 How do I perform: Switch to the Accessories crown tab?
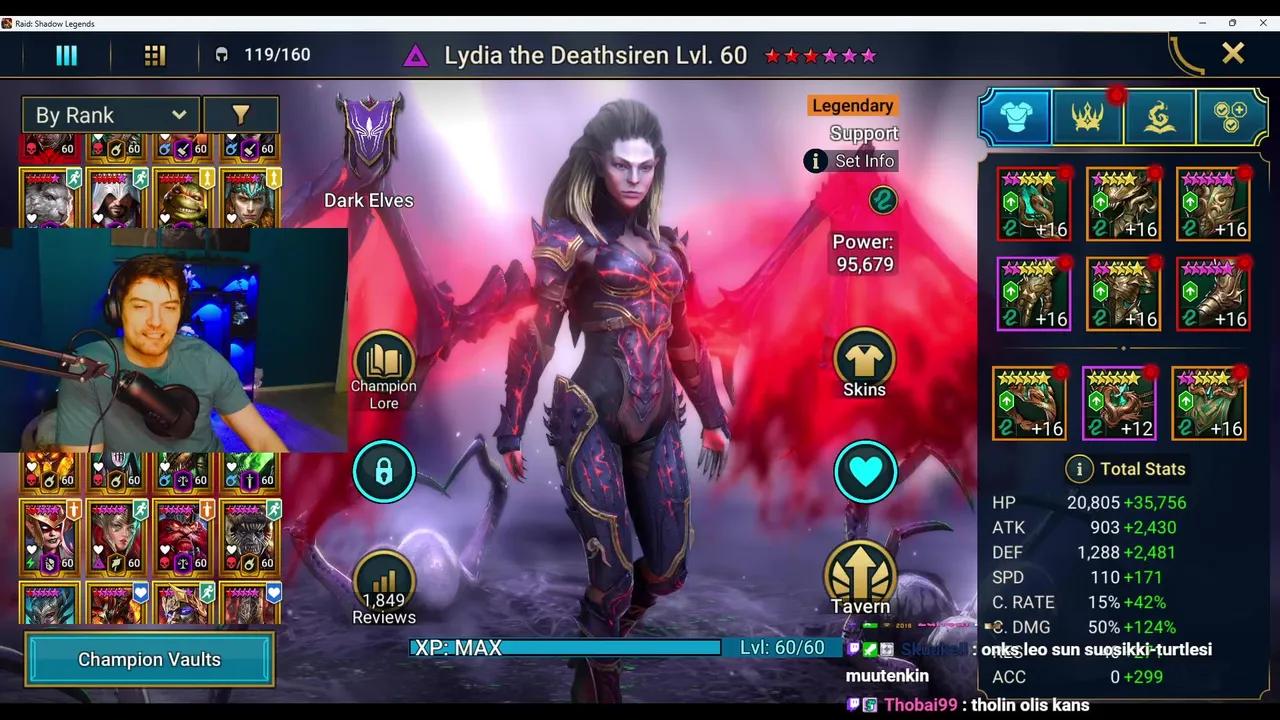1087,116
